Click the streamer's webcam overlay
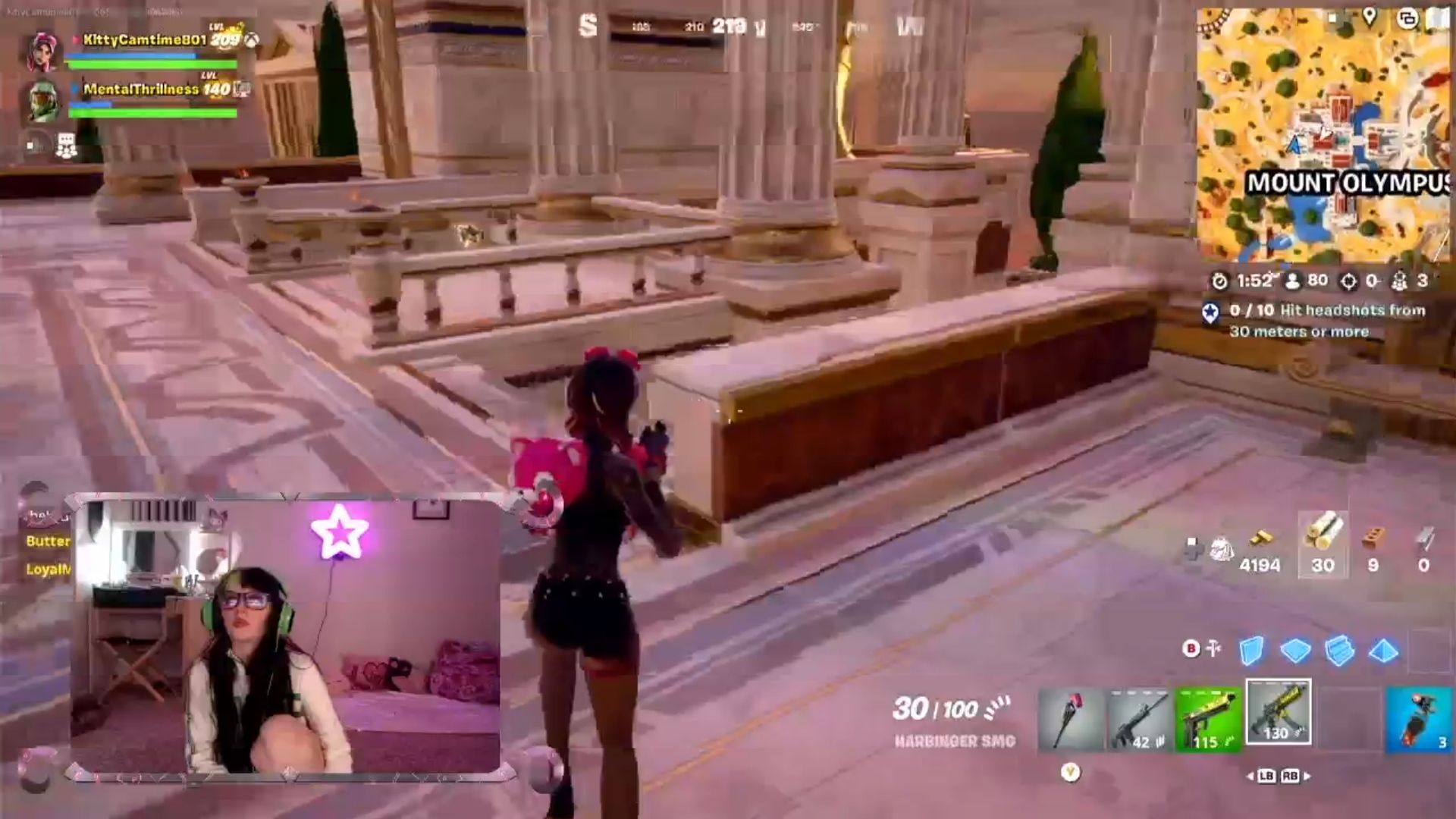This screenshot has height=819, width=1456. [x=287, y=637]
